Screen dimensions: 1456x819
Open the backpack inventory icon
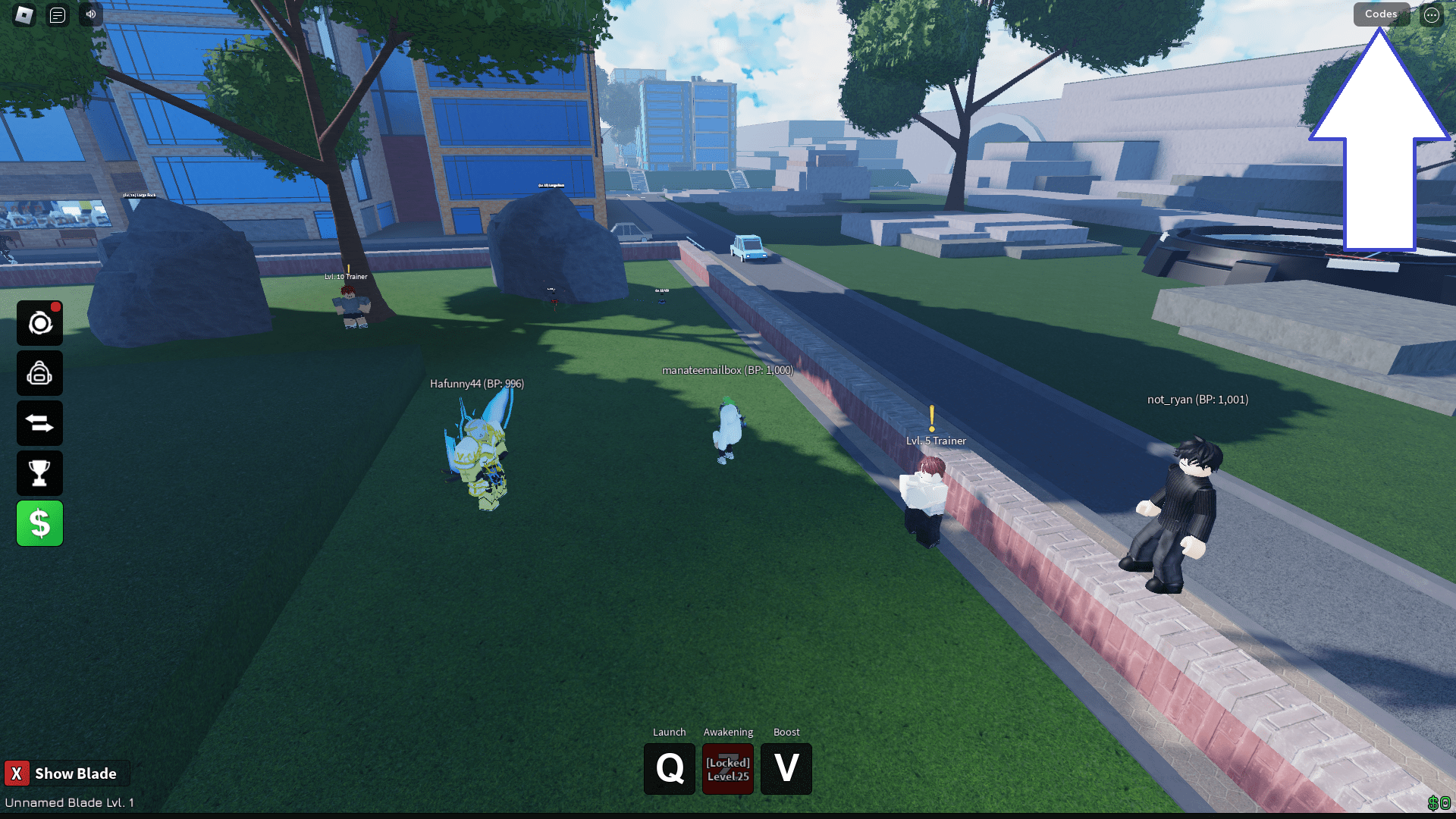click(39, 372)
